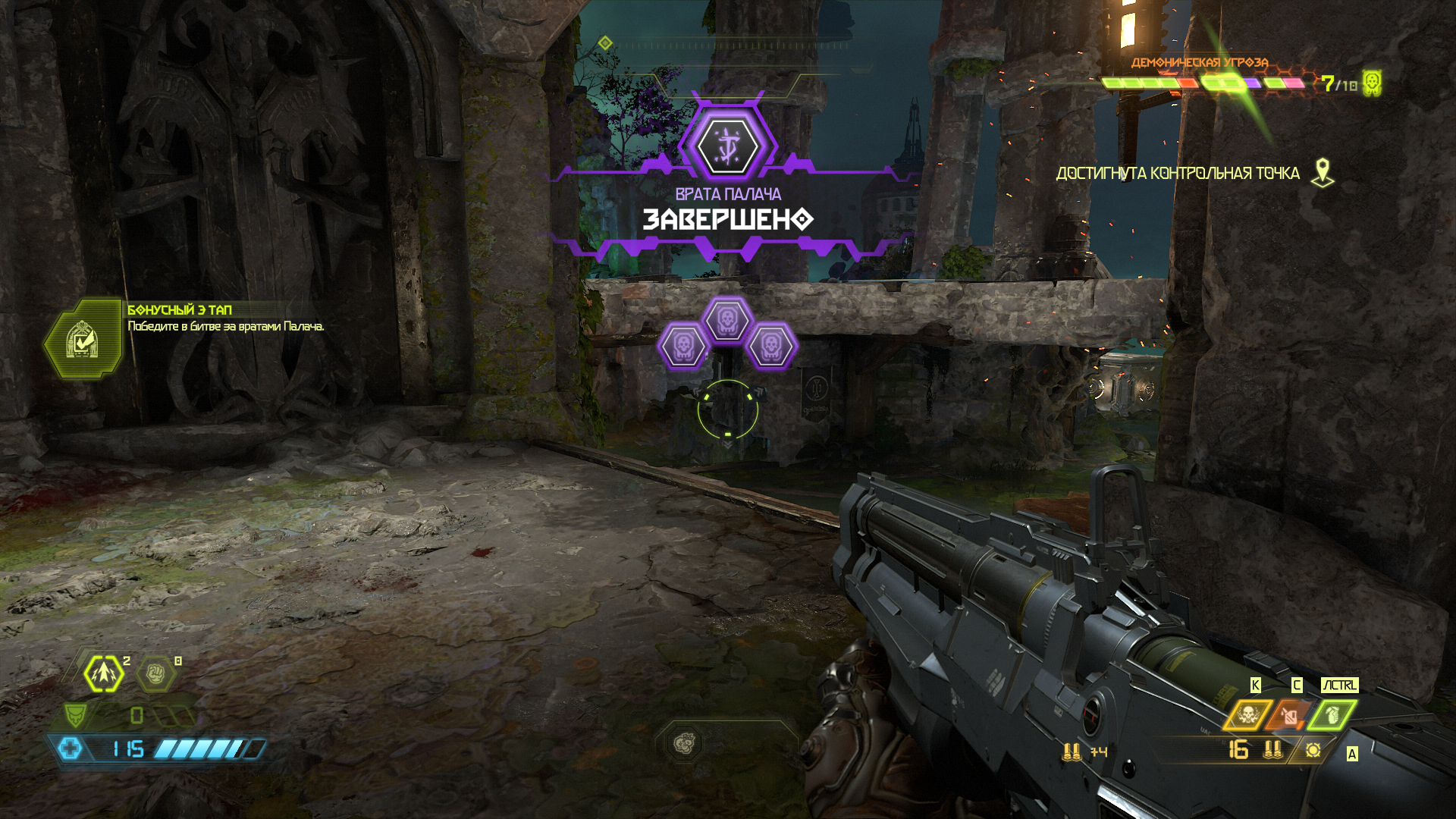Image resolution: width=1456 pixels, height=819 pixels.
Task: Select the green armor shield icon
Action: tap(75, 715)
